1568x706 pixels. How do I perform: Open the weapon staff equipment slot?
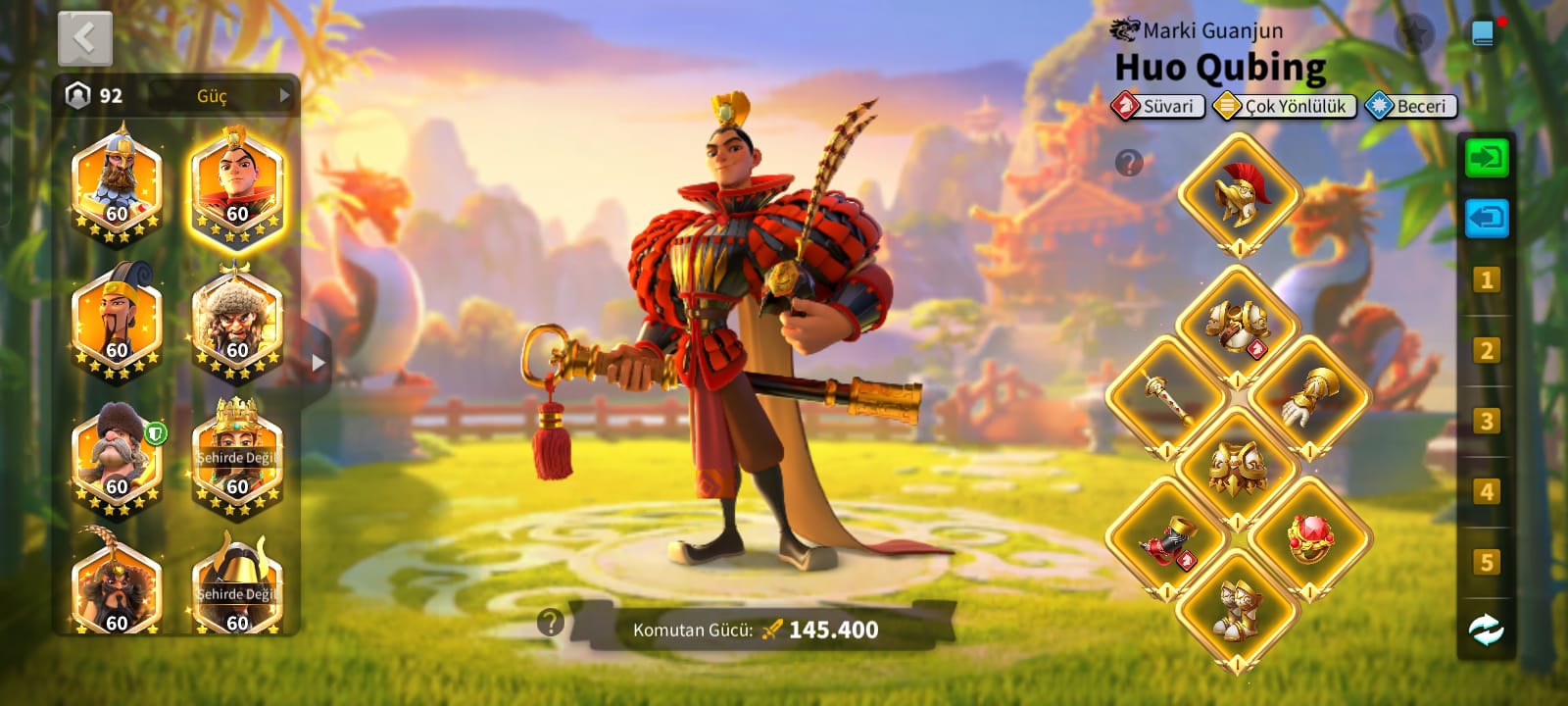(x=1166, y=397)
